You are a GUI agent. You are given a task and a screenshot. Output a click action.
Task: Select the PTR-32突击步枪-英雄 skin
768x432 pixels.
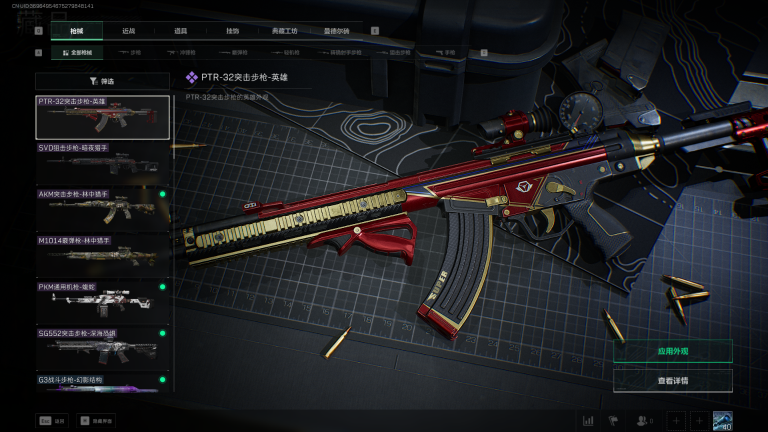[x=102, y=117]
